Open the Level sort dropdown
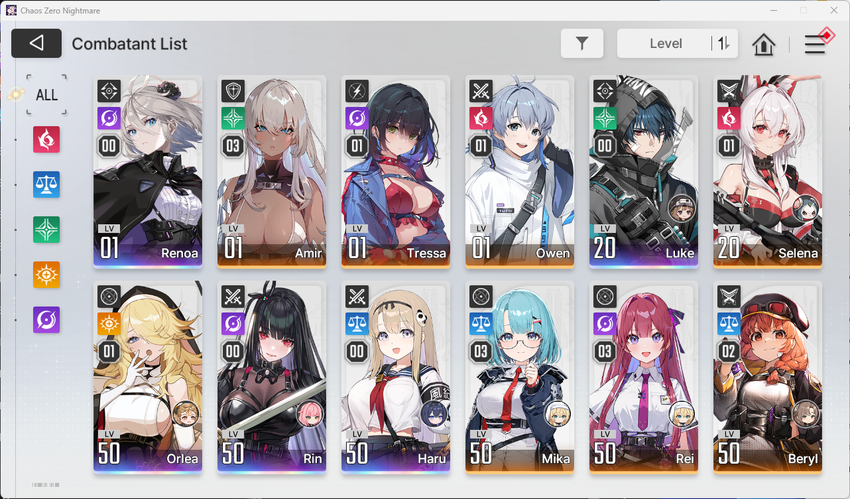The height and width of the screenshot is (499, 850). 665,43
